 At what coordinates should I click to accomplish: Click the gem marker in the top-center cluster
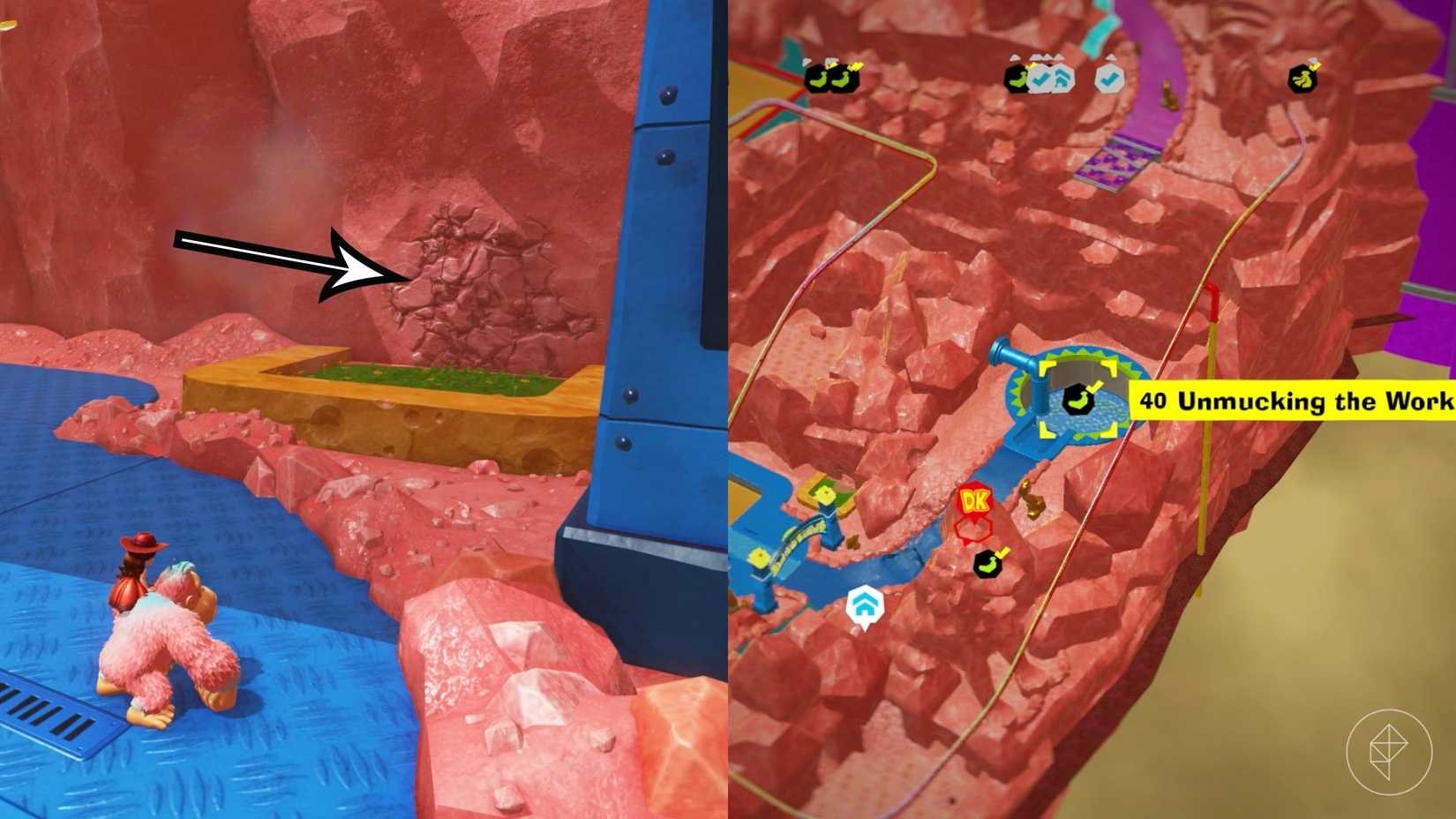click(x=1017, y=78)
